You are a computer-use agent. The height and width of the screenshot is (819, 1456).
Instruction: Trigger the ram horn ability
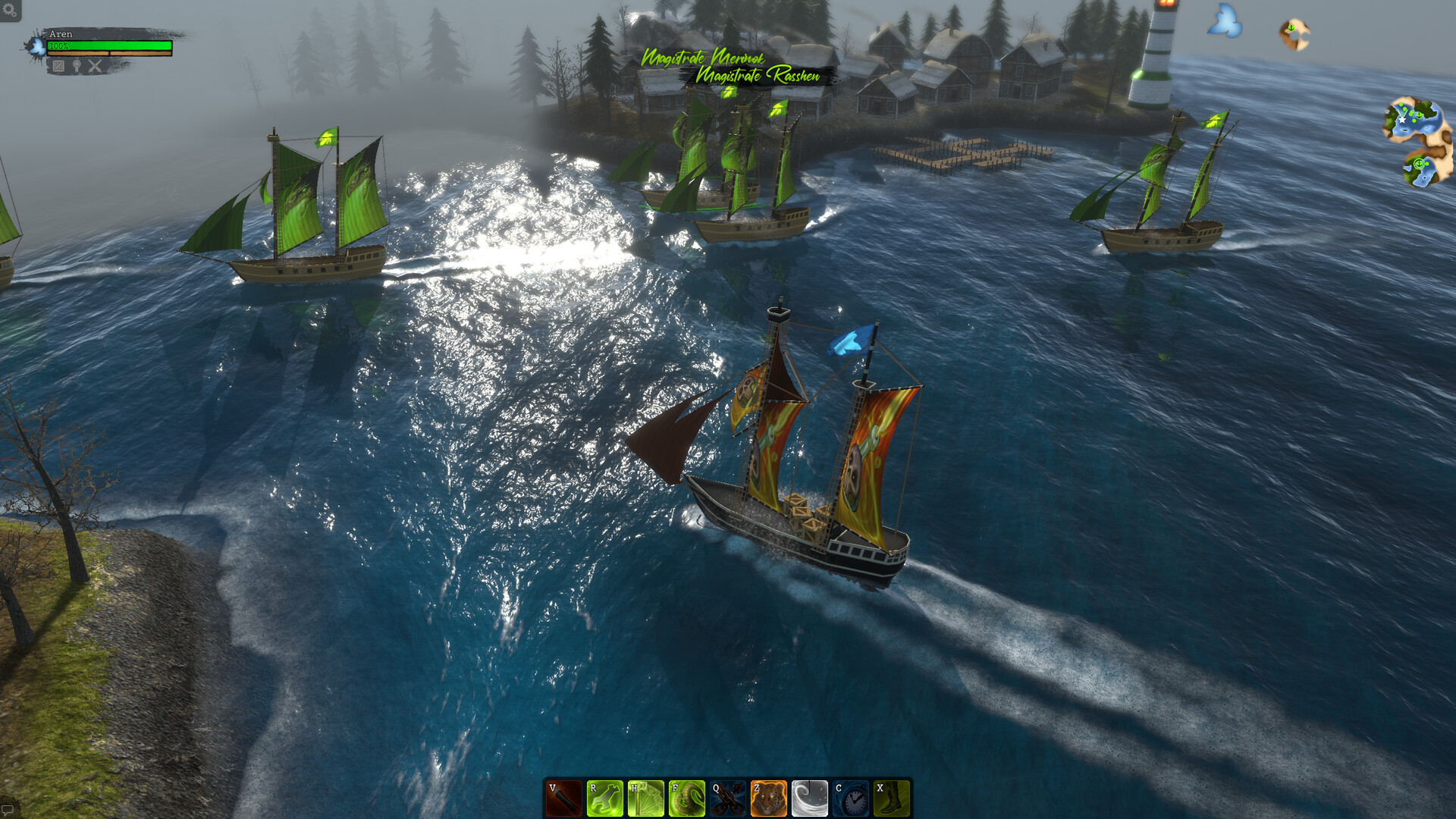pyautogui.click(x=686, y=799)
